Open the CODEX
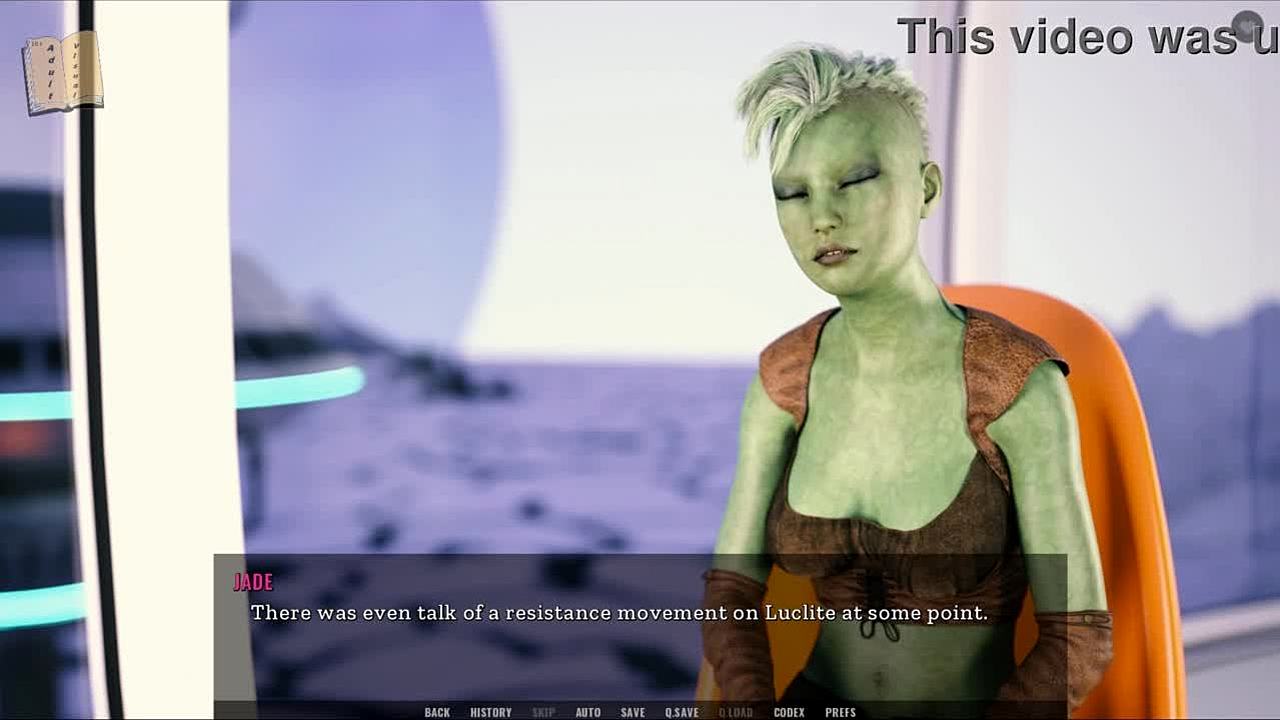The height and width of the screenshot is (720, 1280). click(x=789, y=712)
